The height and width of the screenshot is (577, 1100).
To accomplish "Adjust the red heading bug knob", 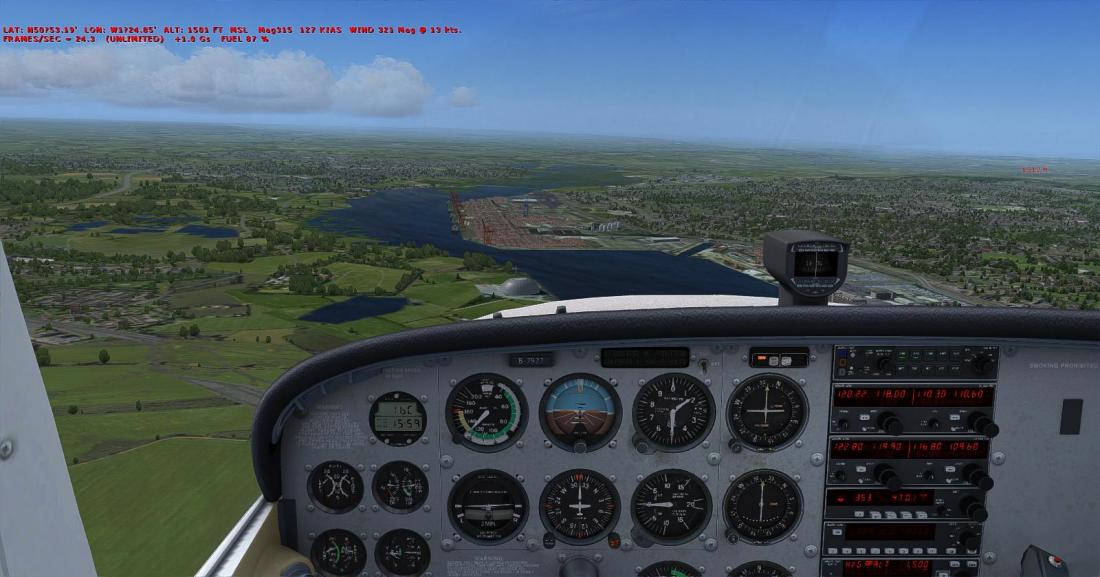I will pos(613,540).
